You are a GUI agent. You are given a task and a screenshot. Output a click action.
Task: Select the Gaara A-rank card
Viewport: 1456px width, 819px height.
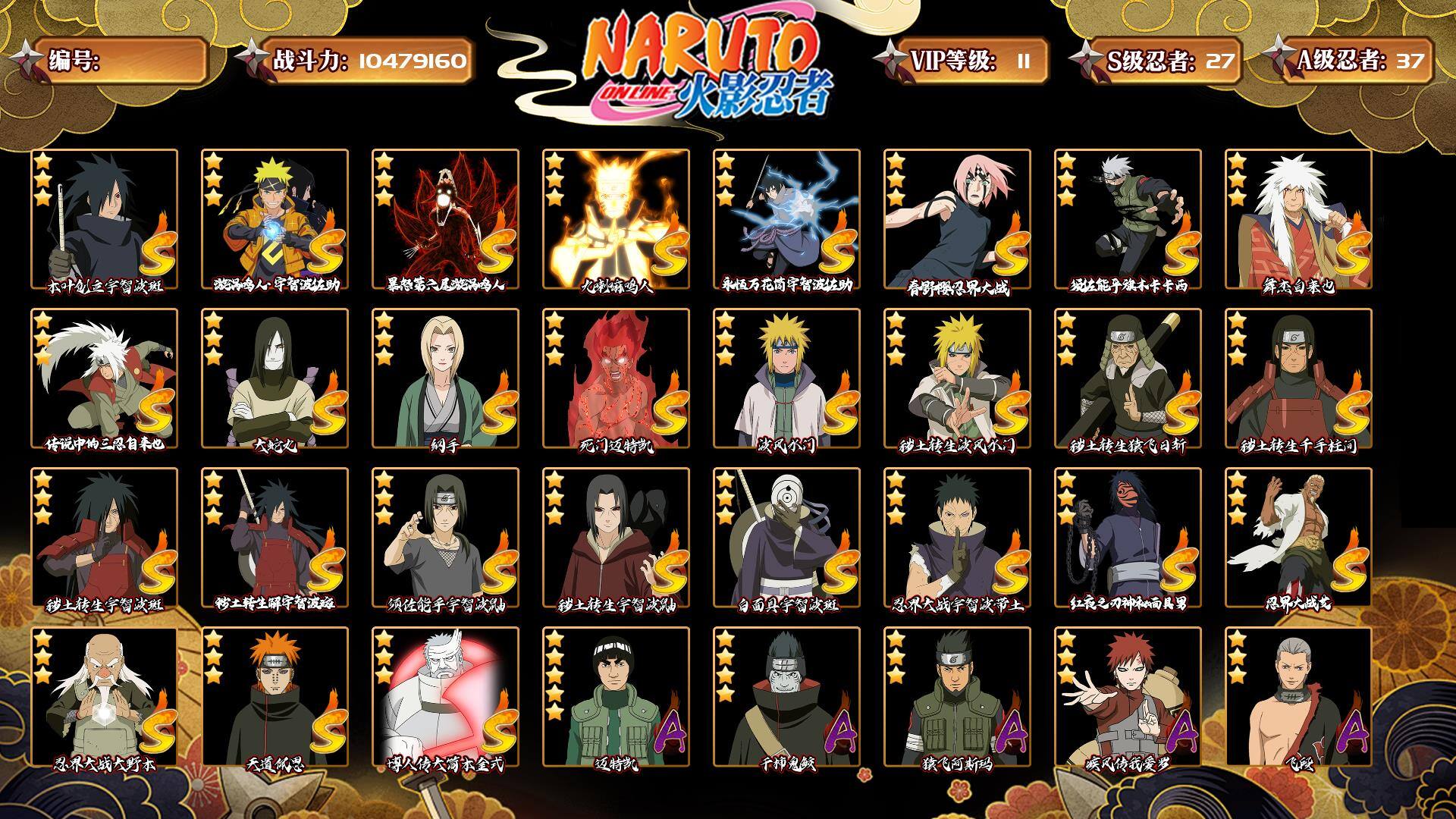pyautogui.click(x=1128, y=697)
